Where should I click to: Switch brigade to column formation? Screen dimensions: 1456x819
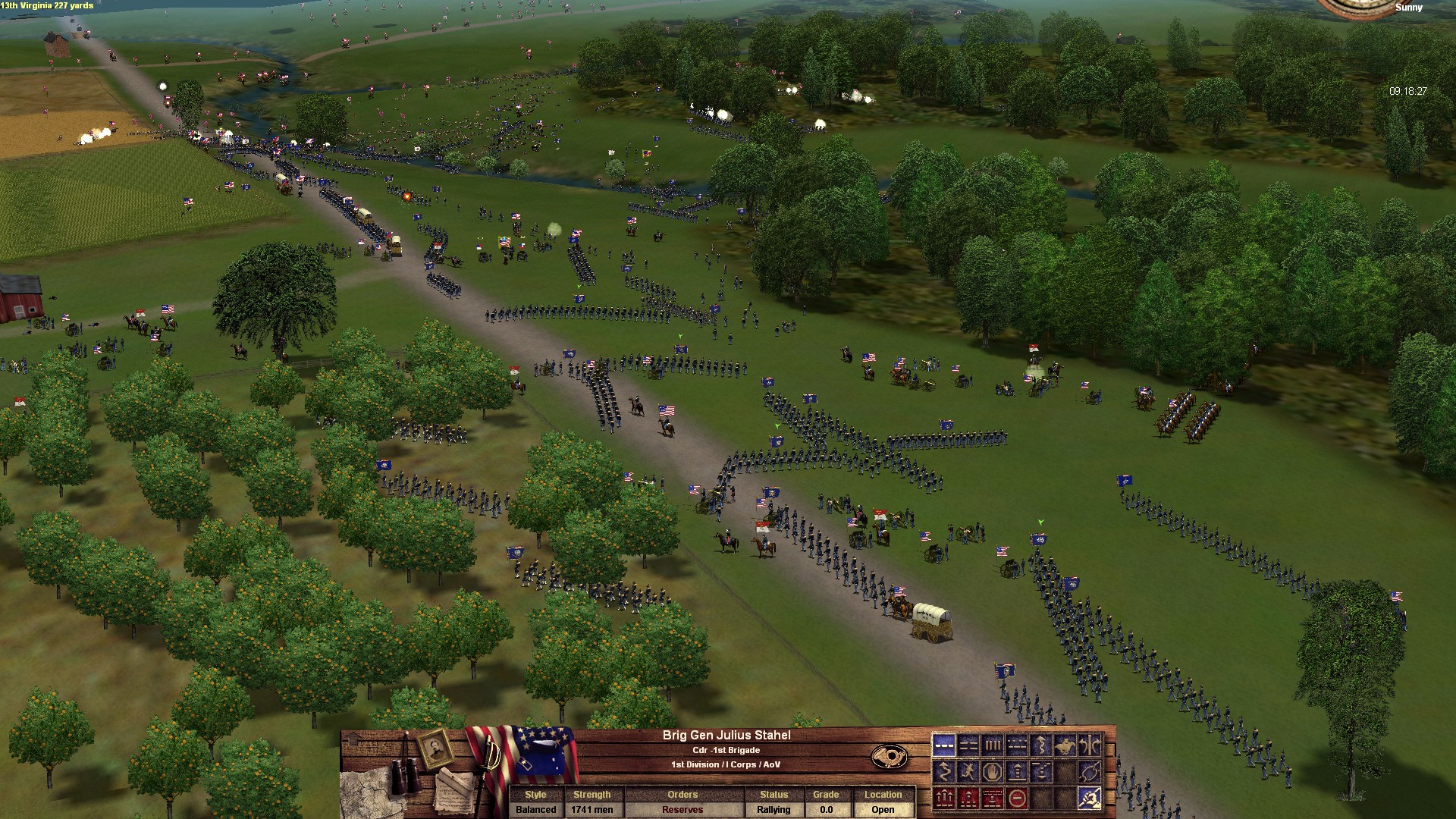tap(992, 745)
